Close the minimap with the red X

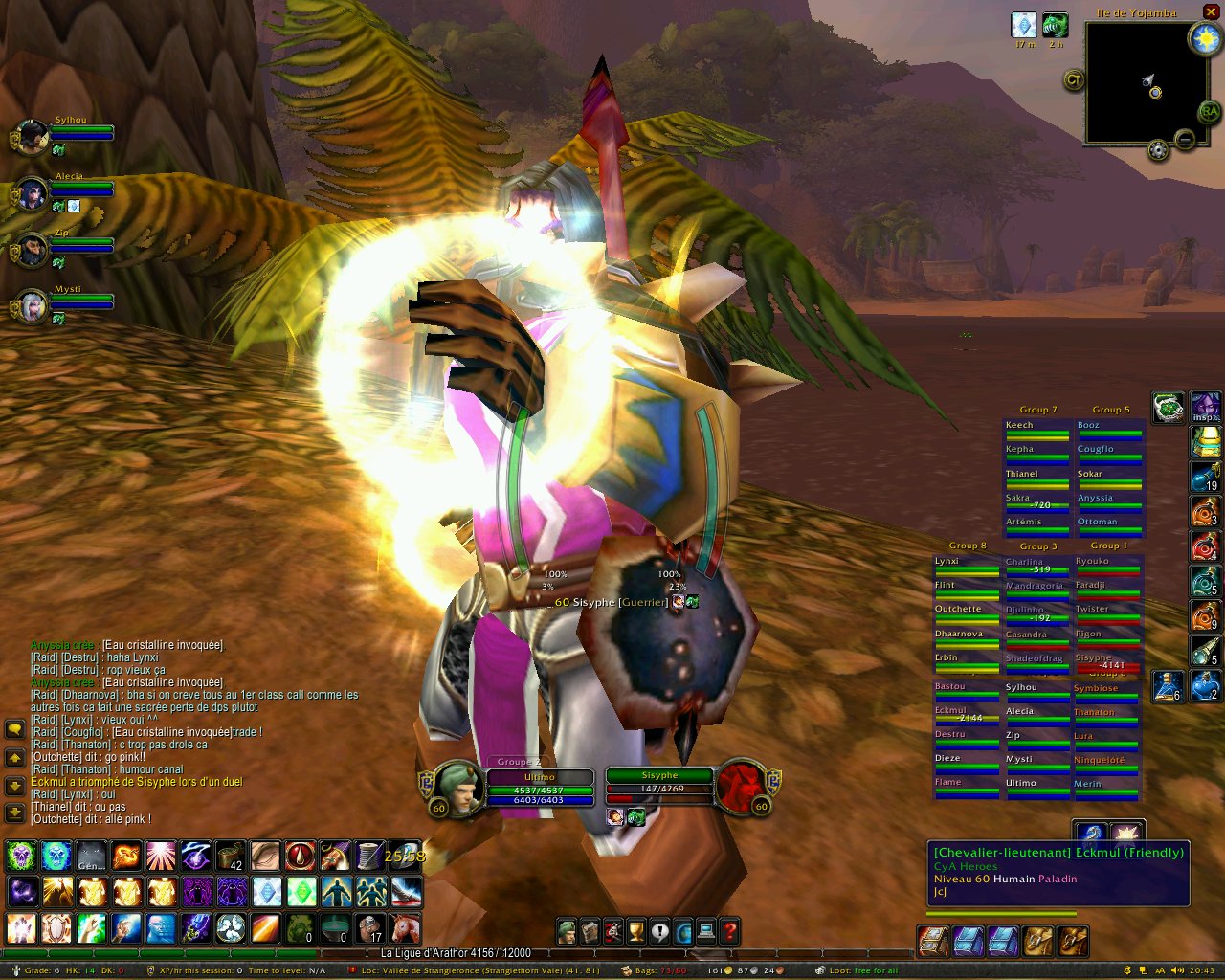click(x=1211, y=11)
